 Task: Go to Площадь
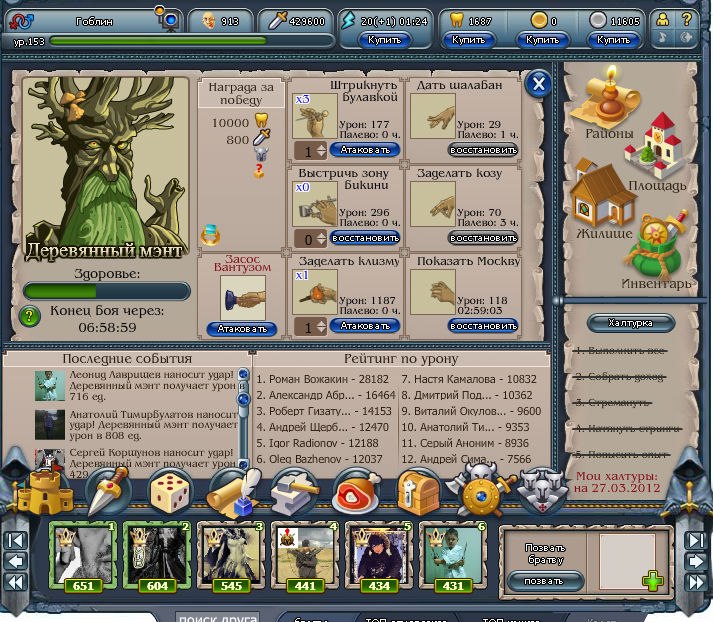coord(656,158)
